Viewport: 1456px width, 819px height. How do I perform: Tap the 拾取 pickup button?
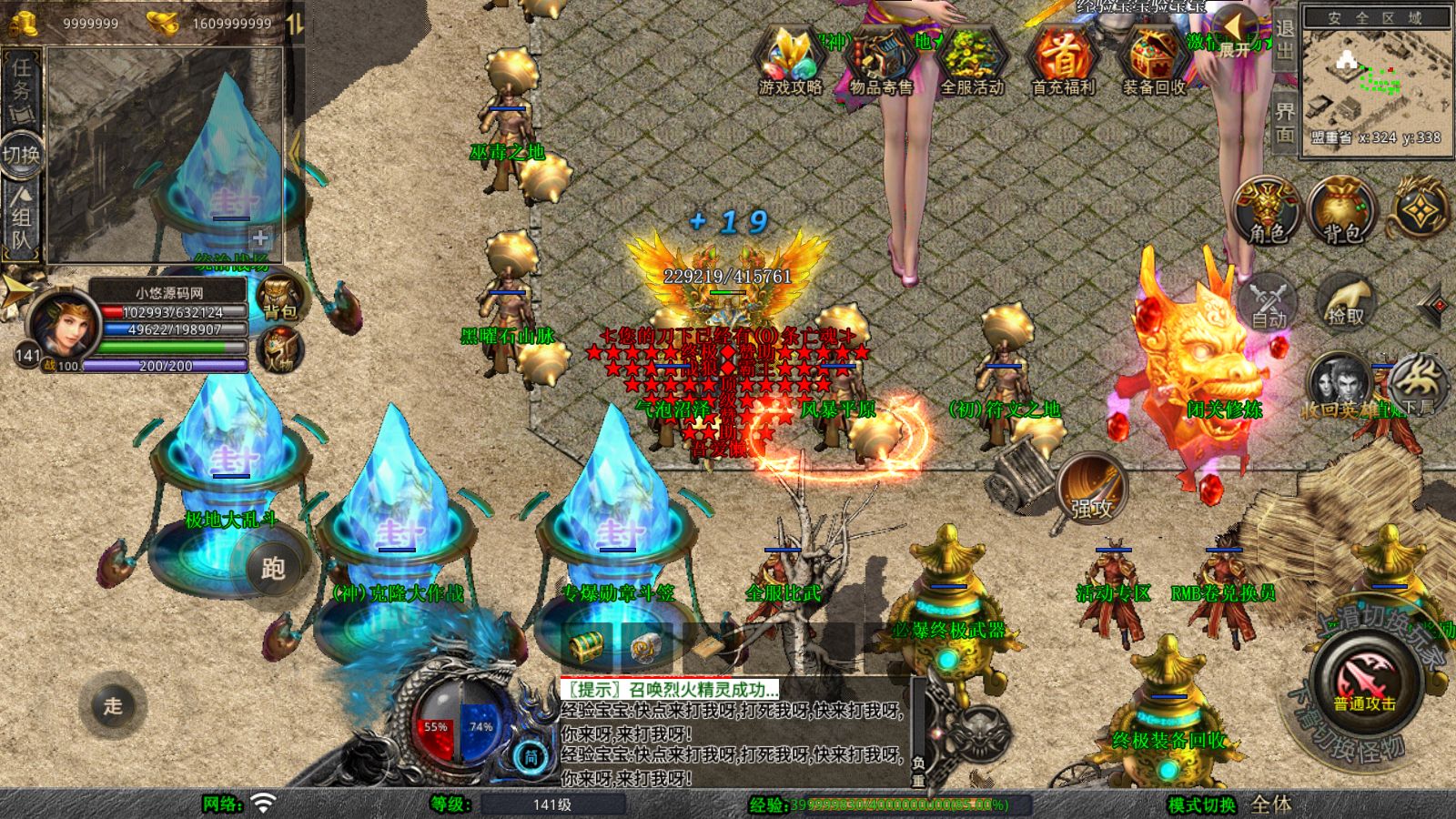coord(1346,300)
